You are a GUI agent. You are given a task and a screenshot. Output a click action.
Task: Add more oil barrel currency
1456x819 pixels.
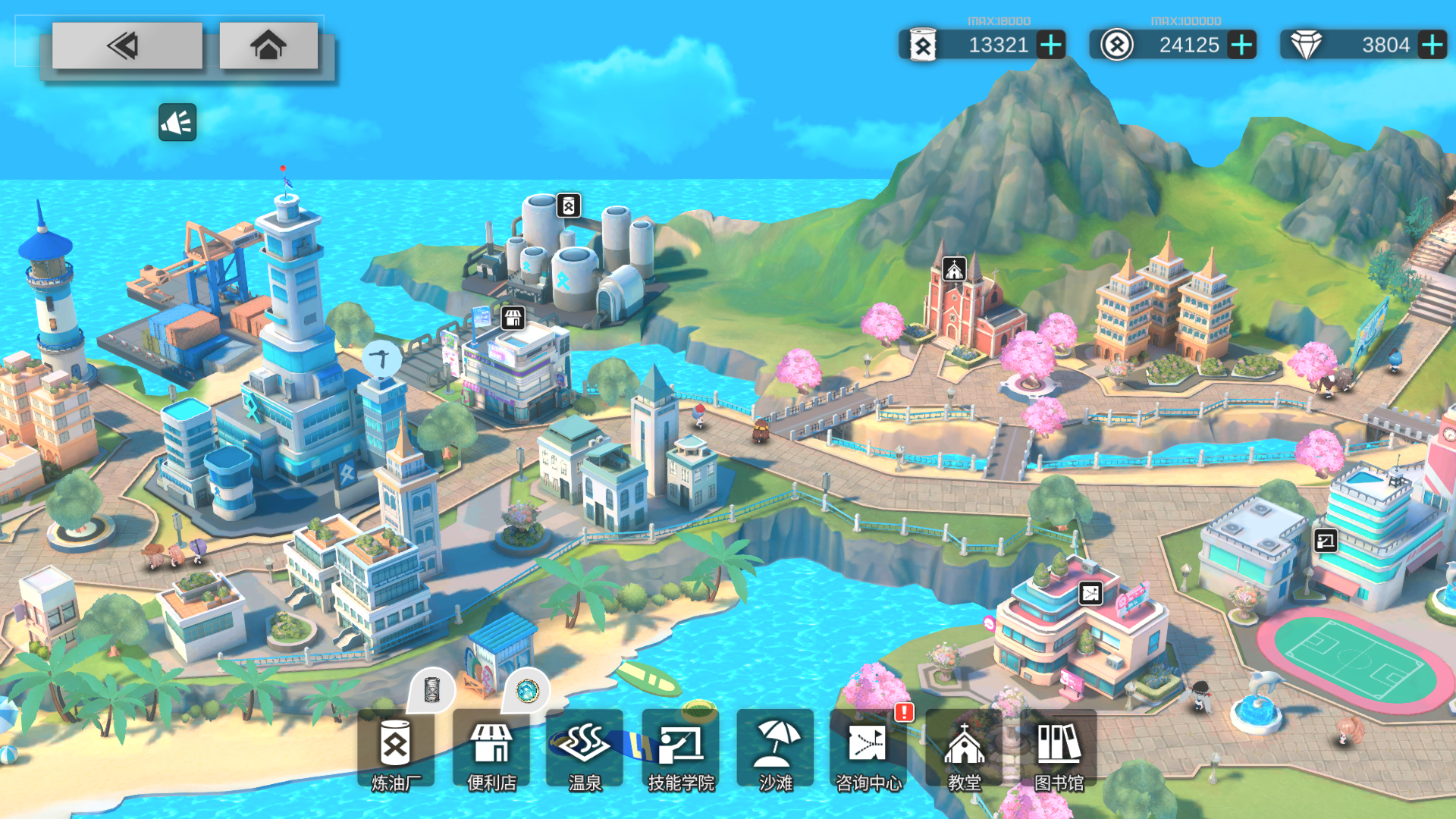click(1051, 45)
